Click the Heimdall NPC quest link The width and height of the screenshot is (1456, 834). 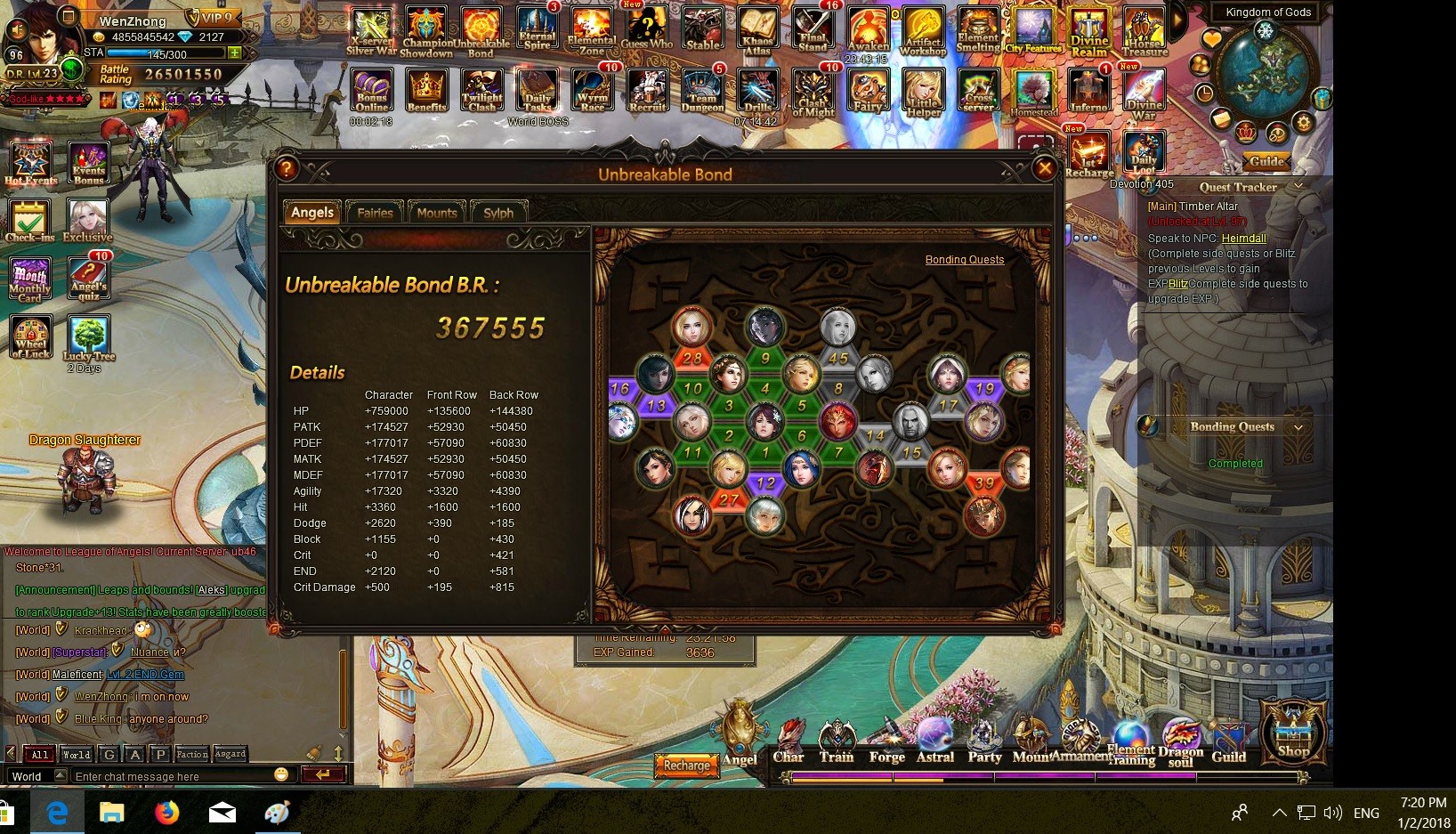tap(1243, 239)
